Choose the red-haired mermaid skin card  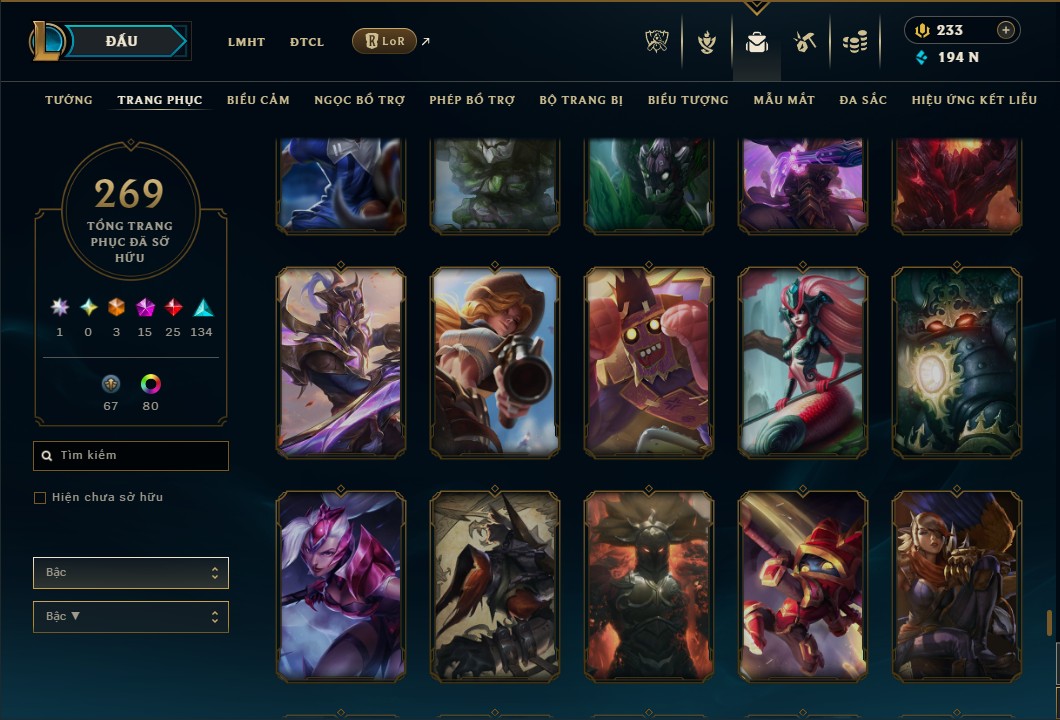pyautogui.click(x=803, y=362)
